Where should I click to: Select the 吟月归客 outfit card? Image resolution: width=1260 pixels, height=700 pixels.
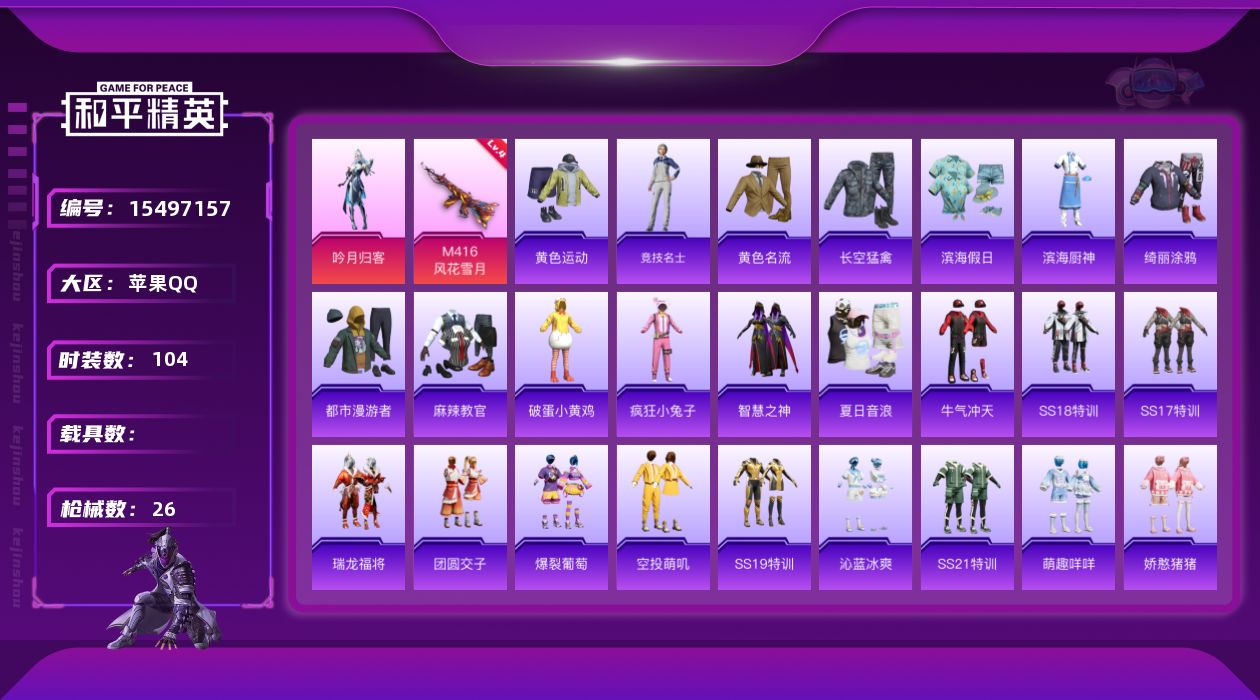358,210
